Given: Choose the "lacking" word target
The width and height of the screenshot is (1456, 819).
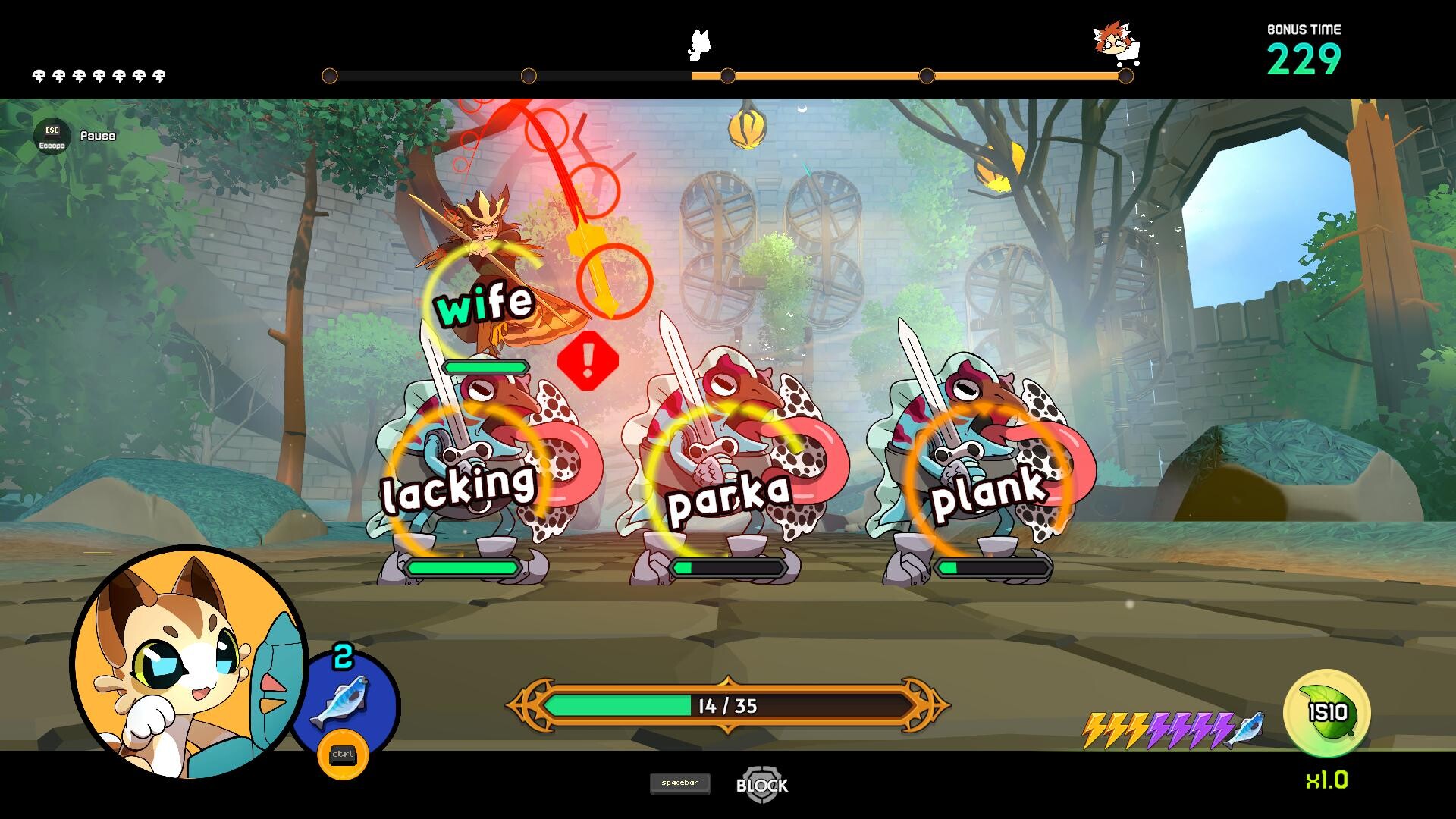Looking at the screenshot, I should click(x=458, y=485).
